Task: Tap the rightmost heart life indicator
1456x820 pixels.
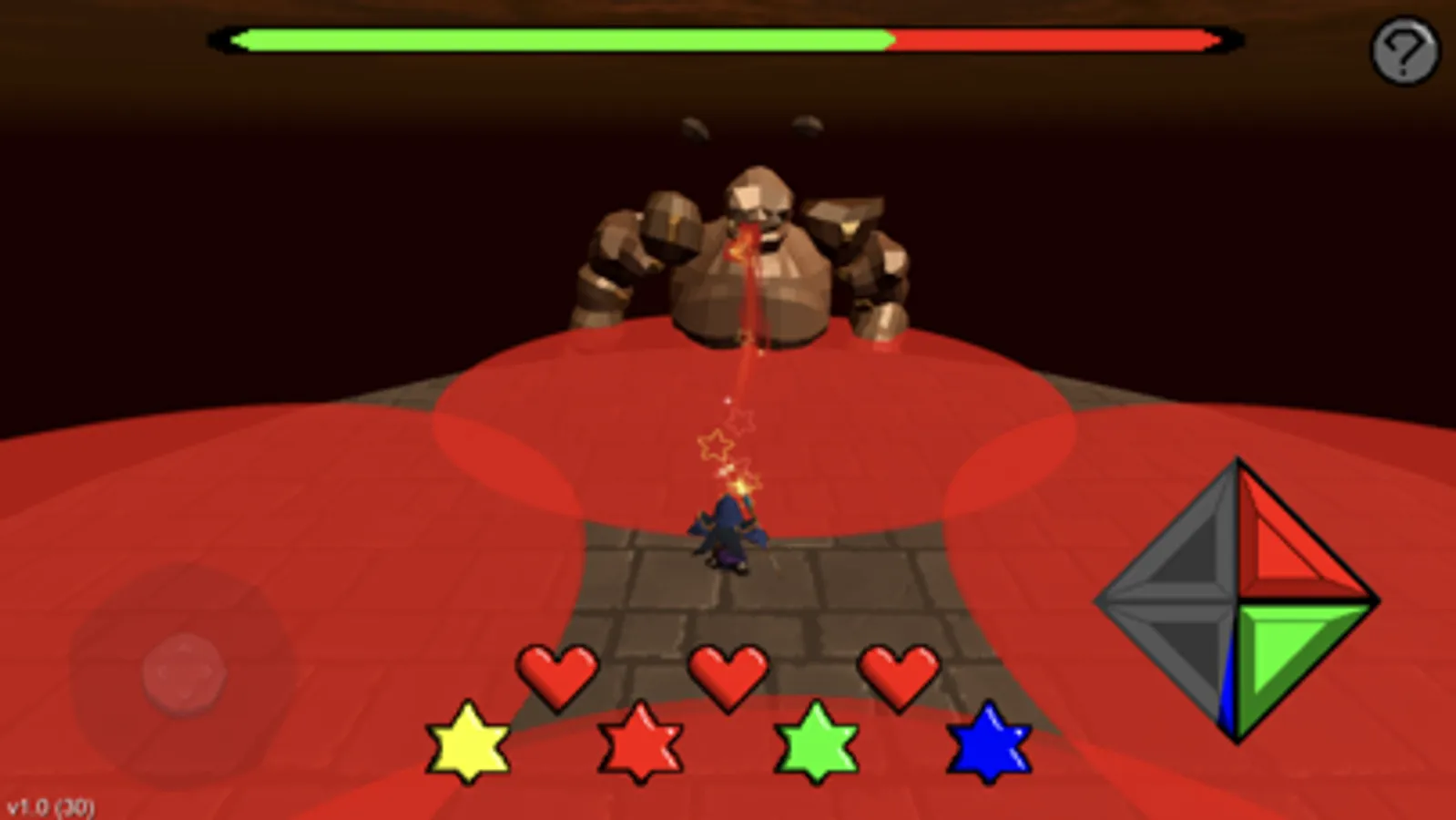Action: pyautogui.click(x=900, y=674)
